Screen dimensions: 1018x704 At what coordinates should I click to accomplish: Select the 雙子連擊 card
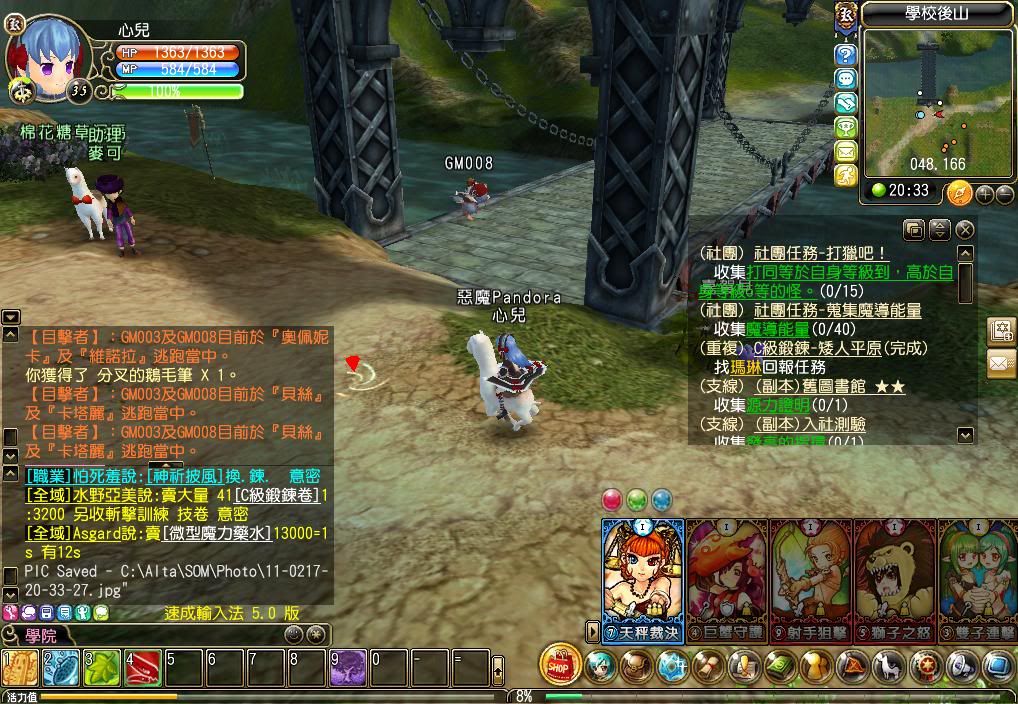point(976,578)
